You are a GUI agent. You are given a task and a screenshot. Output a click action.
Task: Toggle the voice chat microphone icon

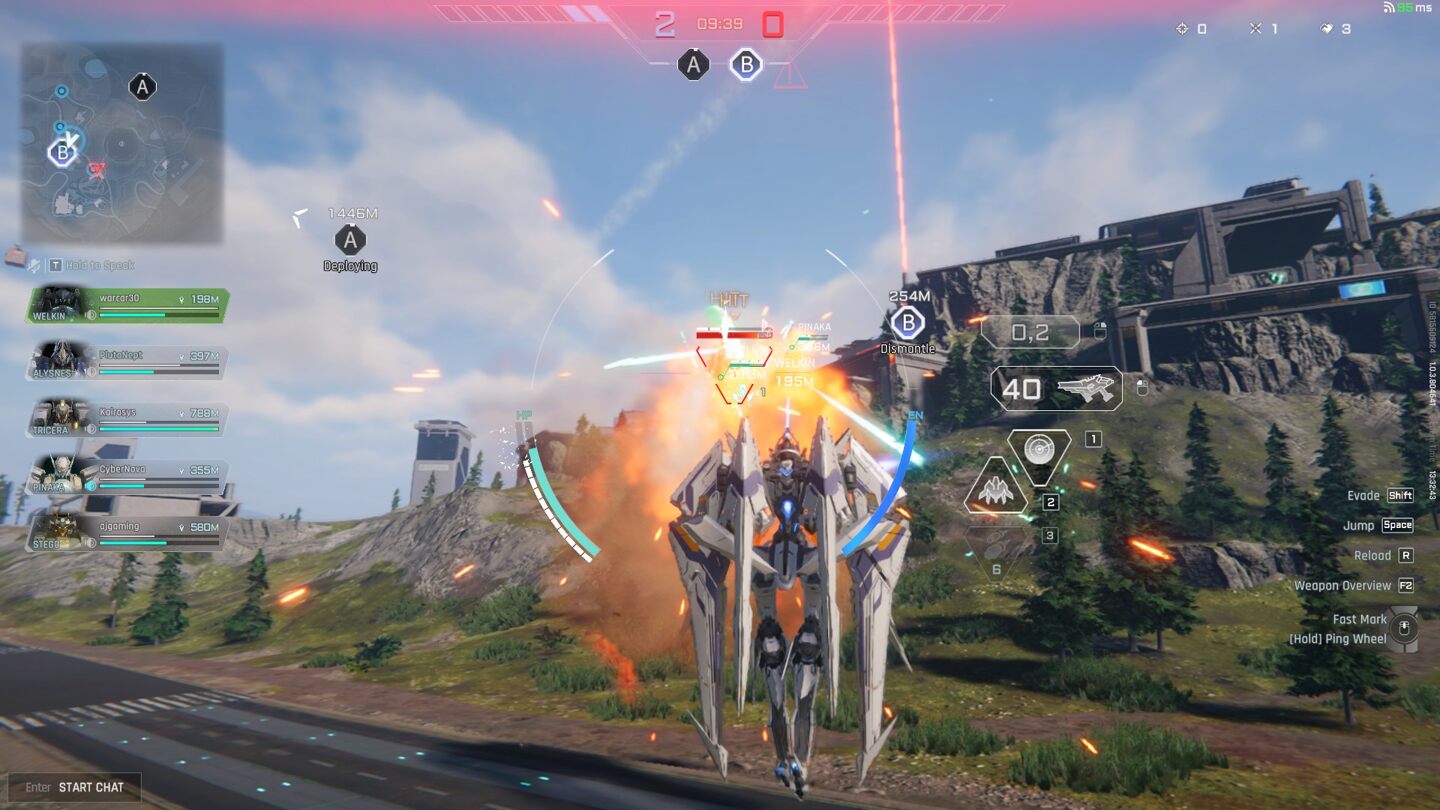(x=34, y=265)
